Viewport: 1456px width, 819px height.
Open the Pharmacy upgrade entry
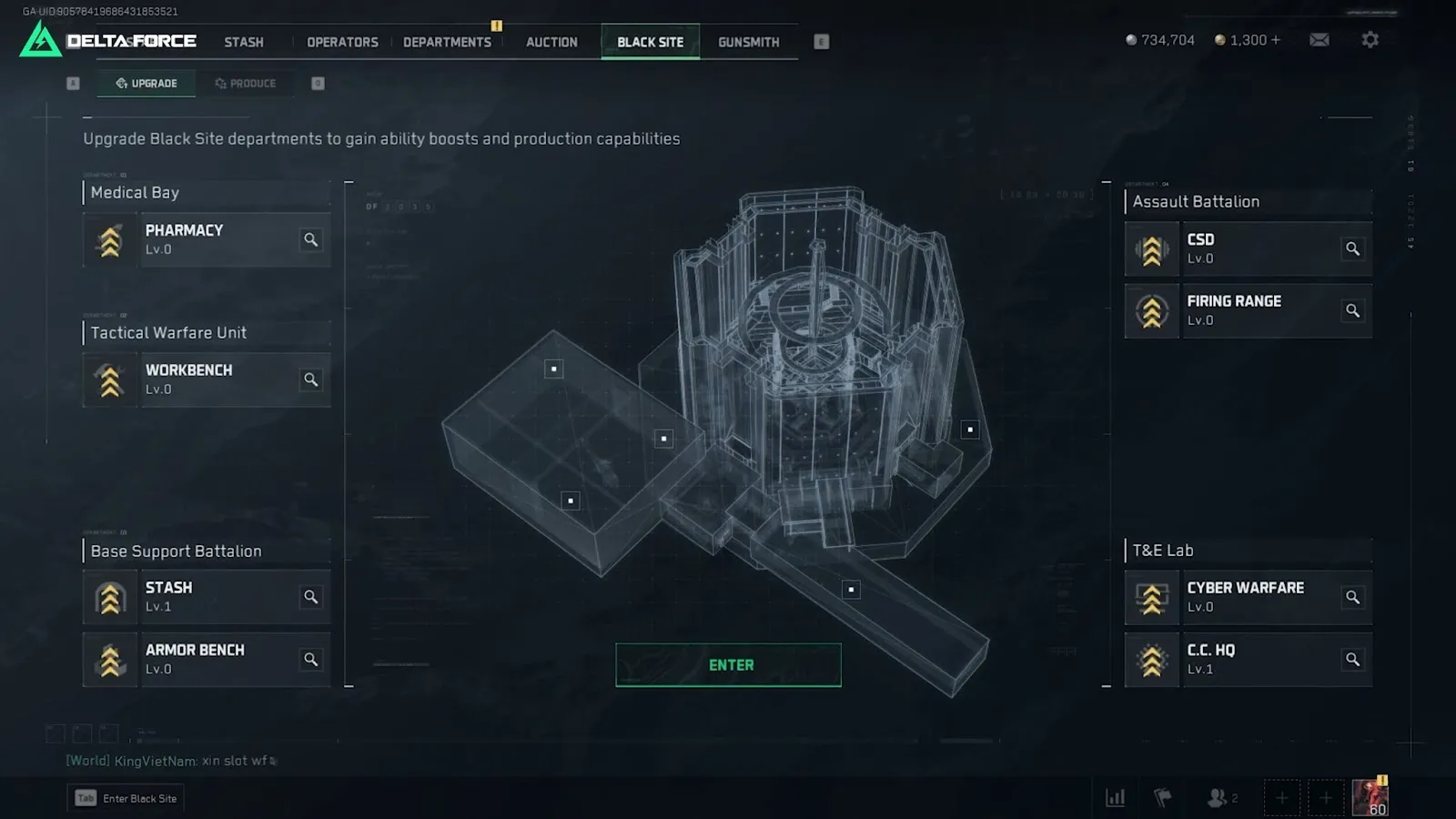click(207, 240)
